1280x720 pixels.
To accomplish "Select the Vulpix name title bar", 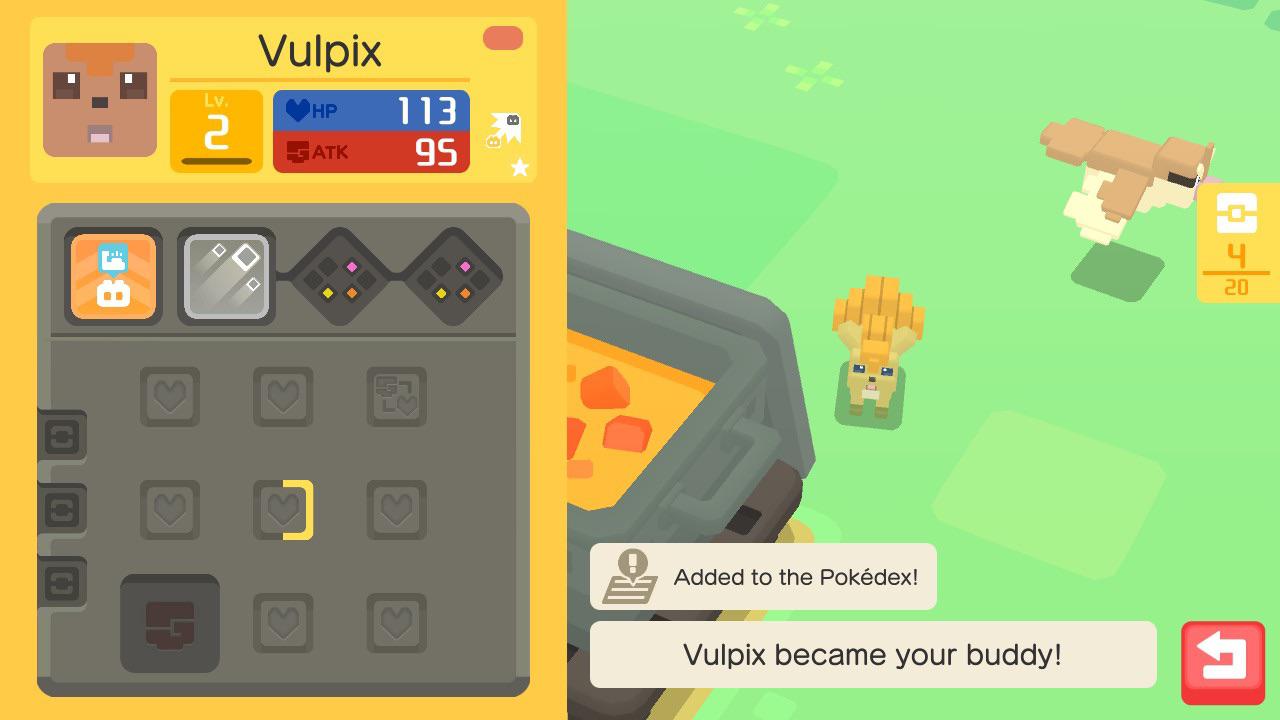I will [x=319, y=50].
